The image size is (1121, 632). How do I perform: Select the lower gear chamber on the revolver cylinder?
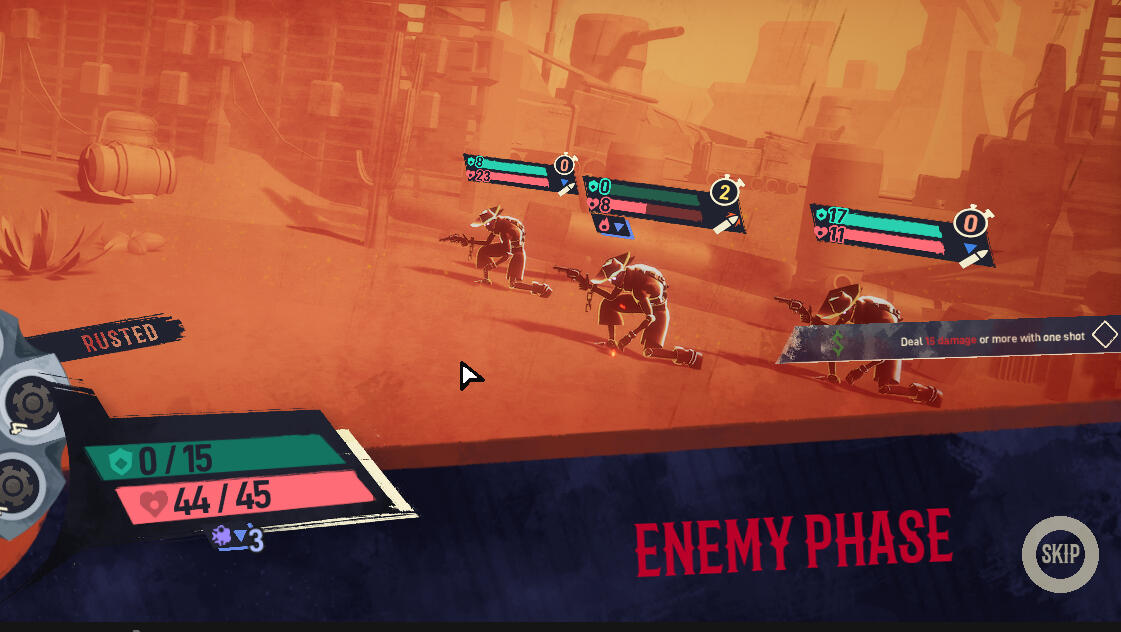pyautogui.click(x=18, y=485)
